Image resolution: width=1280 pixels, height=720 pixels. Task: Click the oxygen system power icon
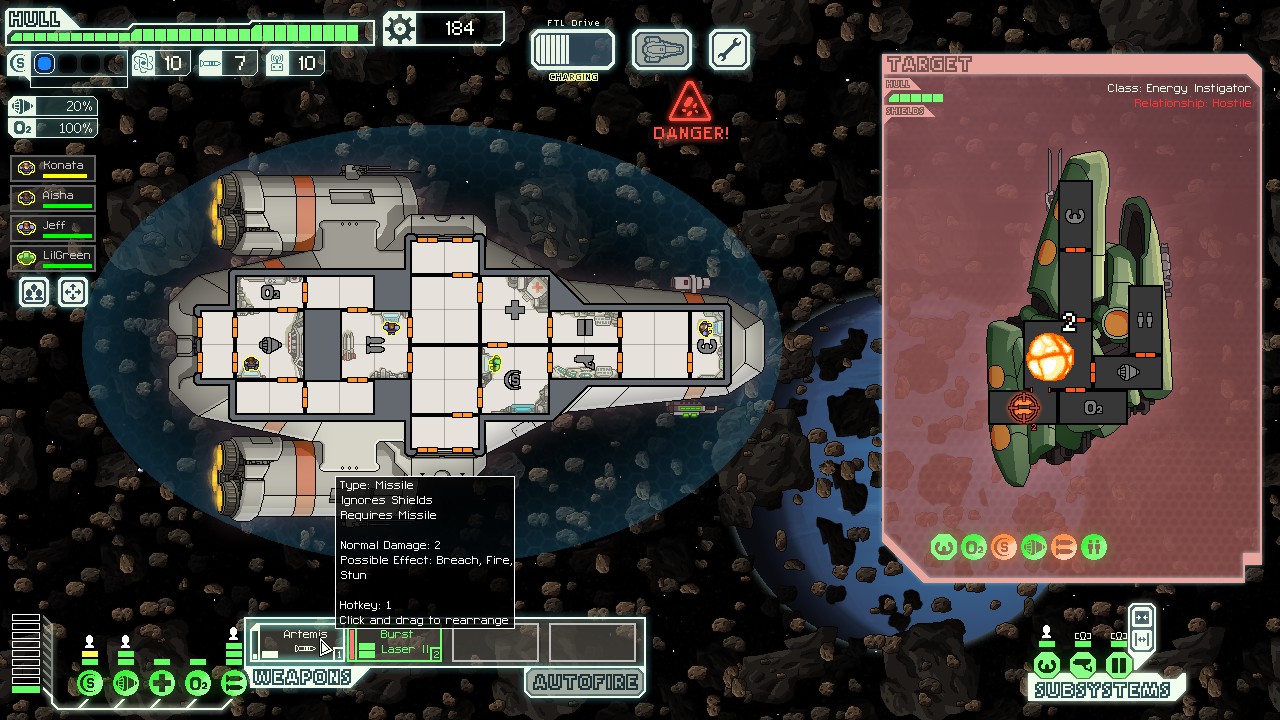click(198, 684)
